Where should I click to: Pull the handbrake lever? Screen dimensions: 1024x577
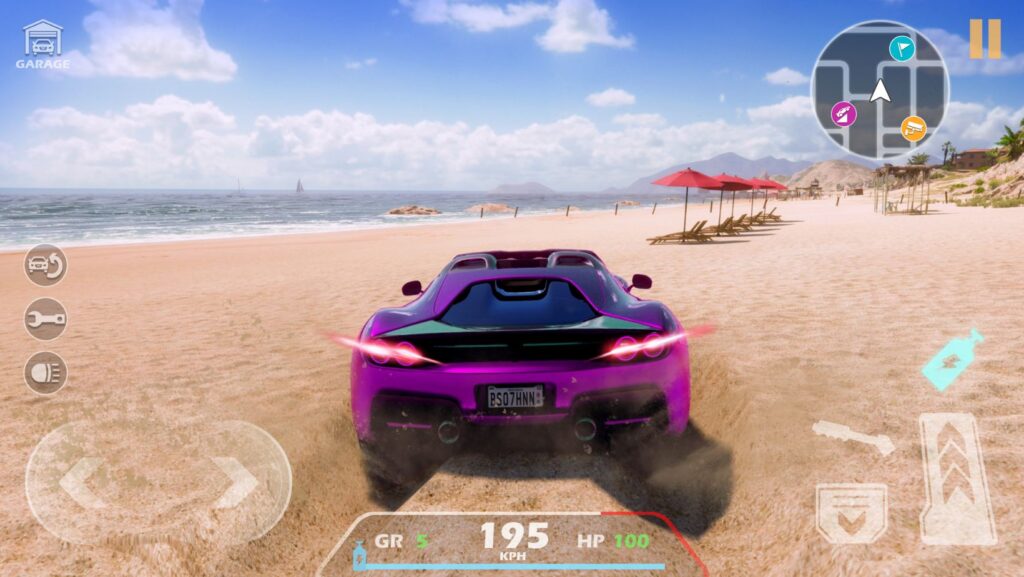852,437
